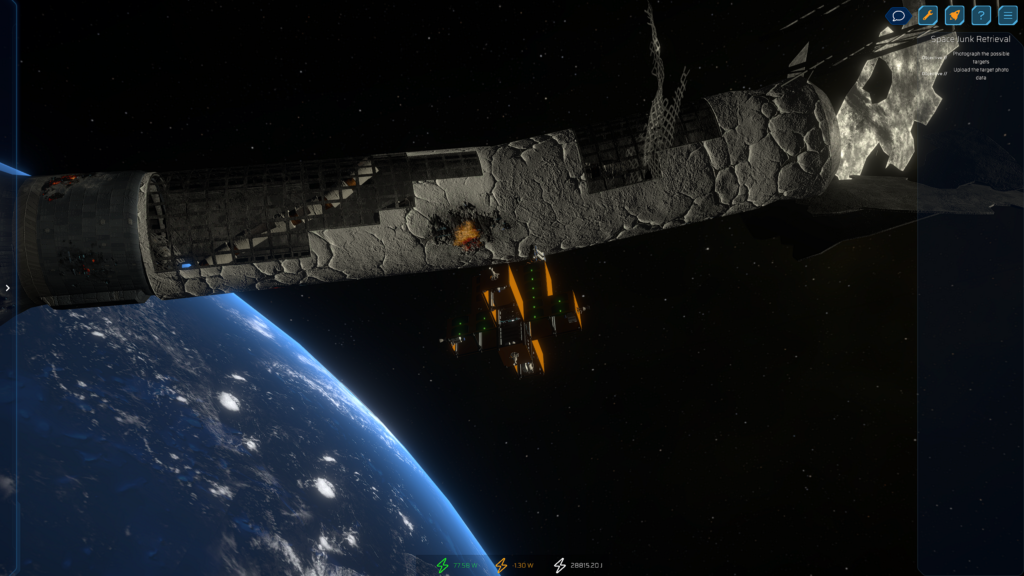Expand the left side panel arrow
The height and width of the screenshot is (576, 1024).
point(8,288)
